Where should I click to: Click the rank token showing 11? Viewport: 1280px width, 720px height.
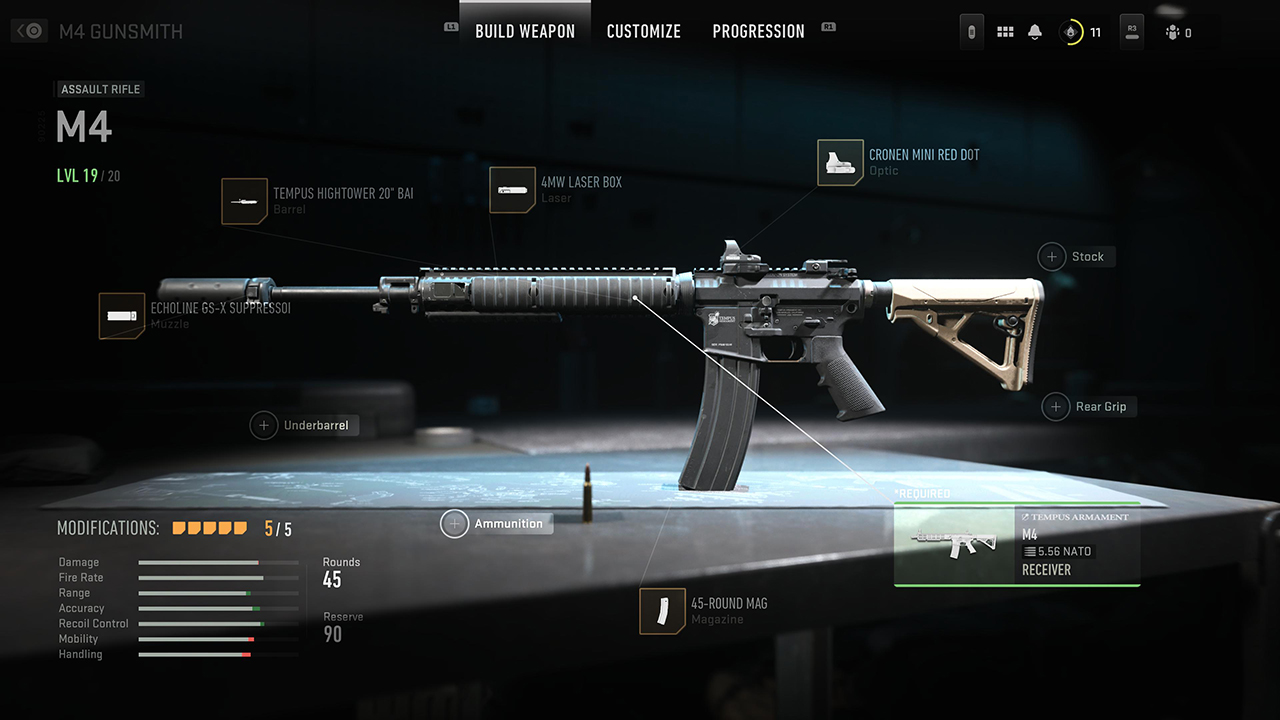tap(1072, 32)
